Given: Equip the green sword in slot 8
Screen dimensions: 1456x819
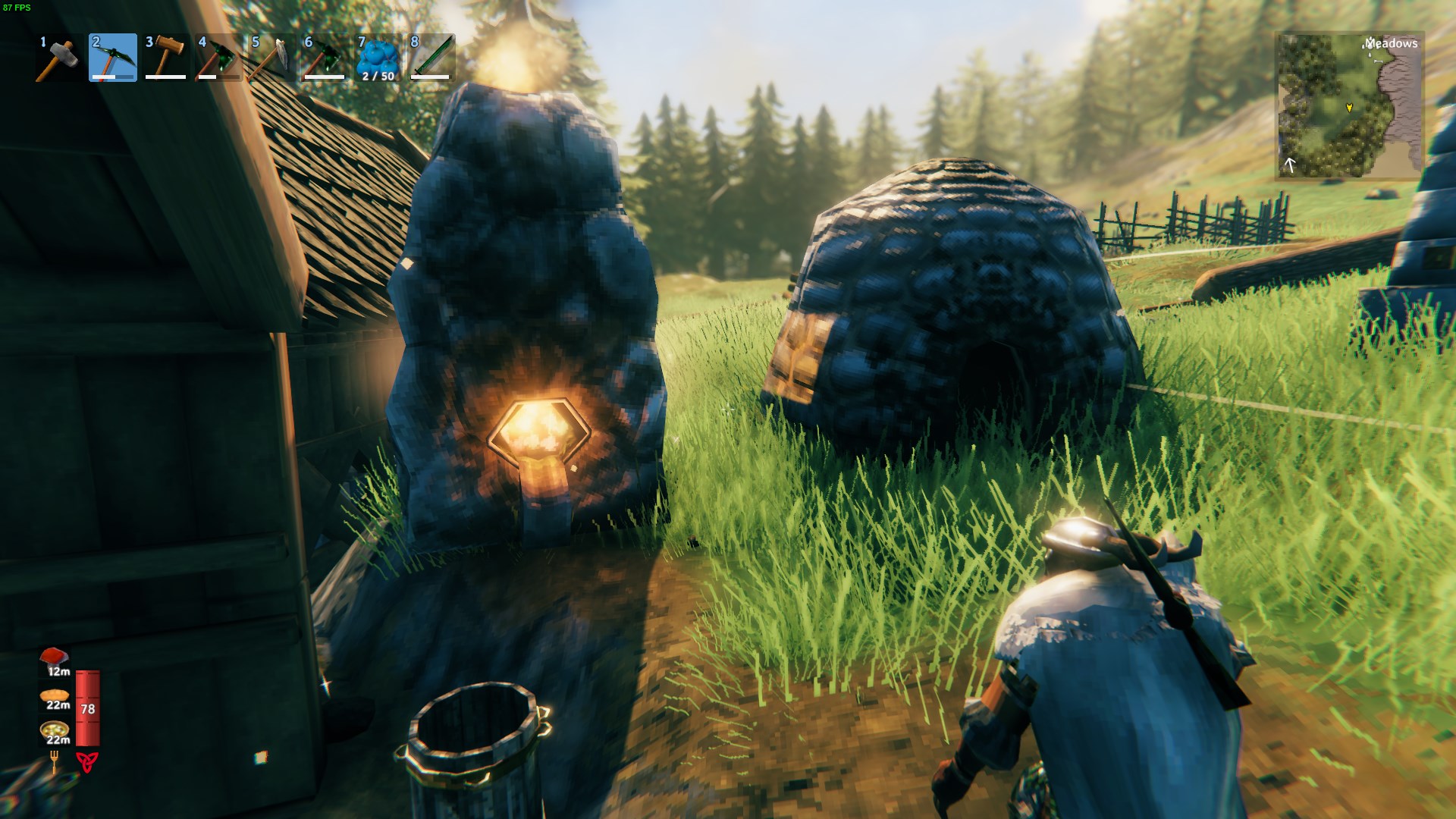Looking at the screenshot, I should click(x=431, y=58).
